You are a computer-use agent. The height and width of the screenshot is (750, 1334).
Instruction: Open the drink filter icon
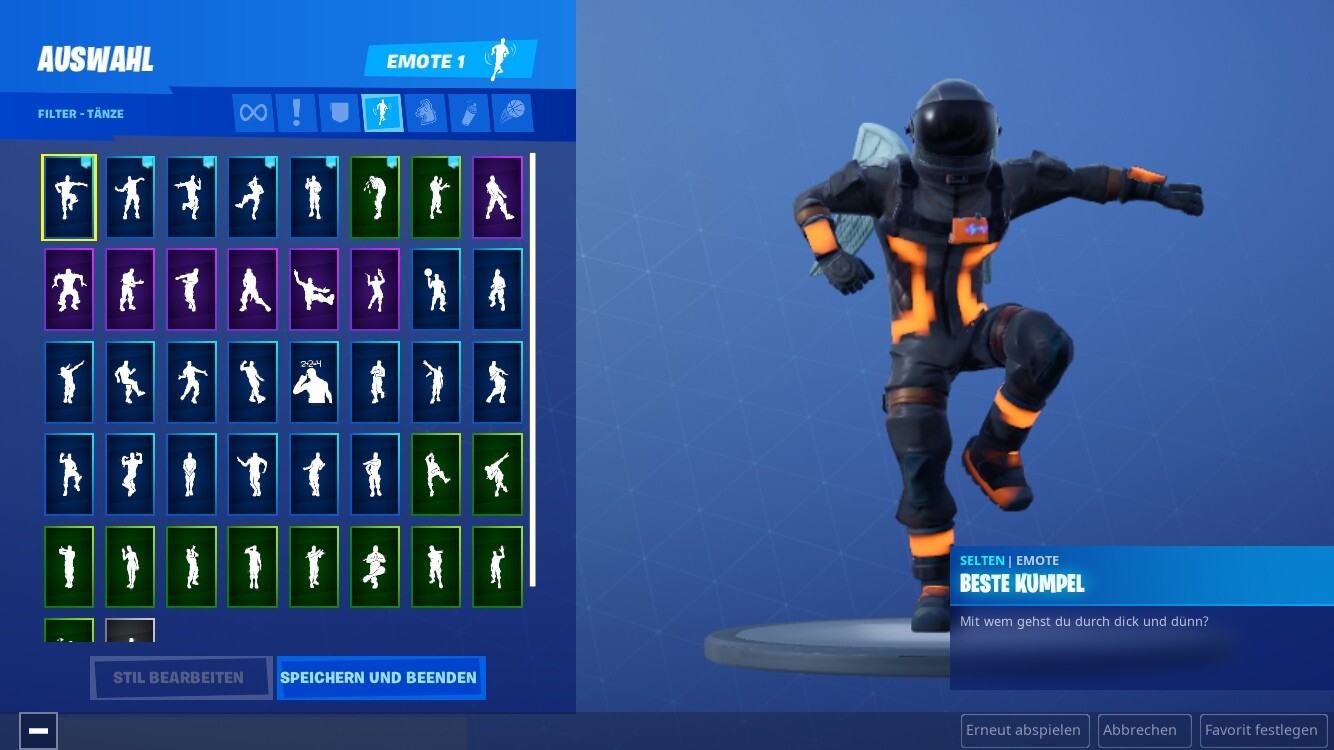pyautogui.click(x=469, y=113)
